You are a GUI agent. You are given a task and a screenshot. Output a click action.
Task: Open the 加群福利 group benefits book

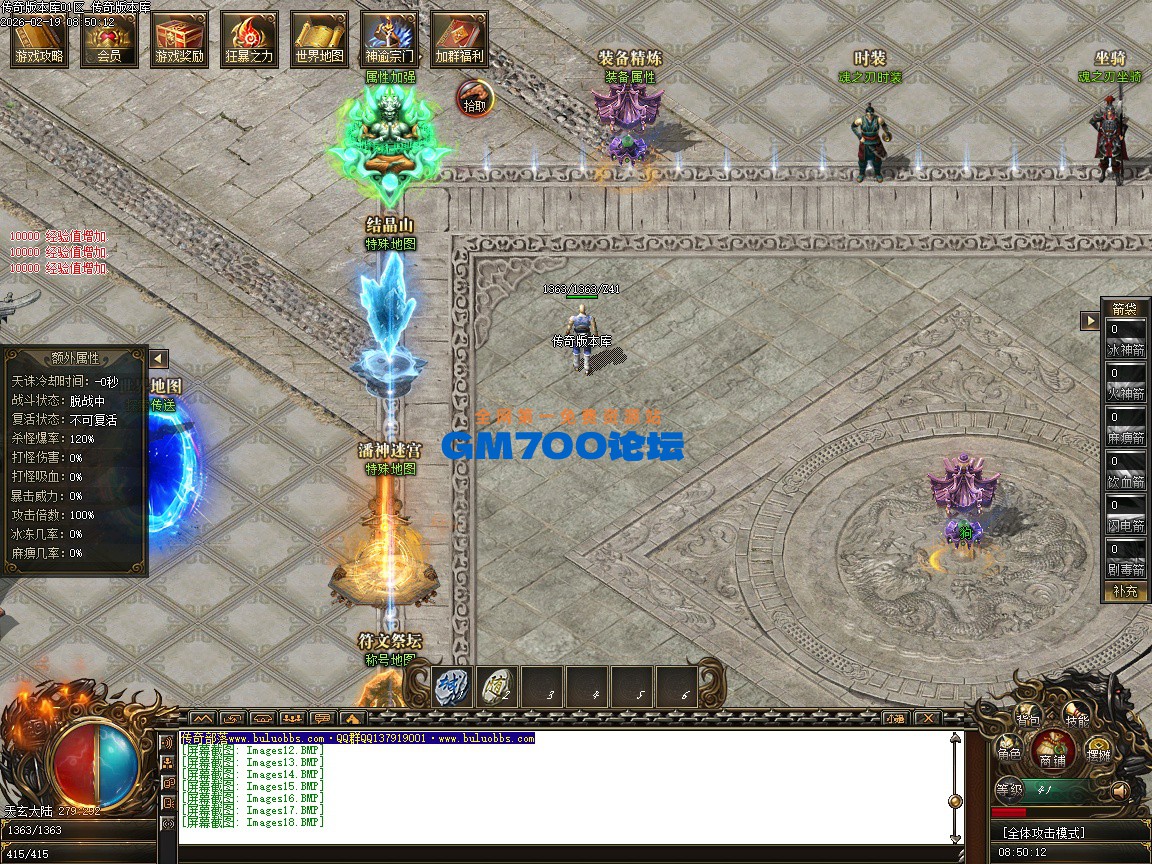click(460, 40)
